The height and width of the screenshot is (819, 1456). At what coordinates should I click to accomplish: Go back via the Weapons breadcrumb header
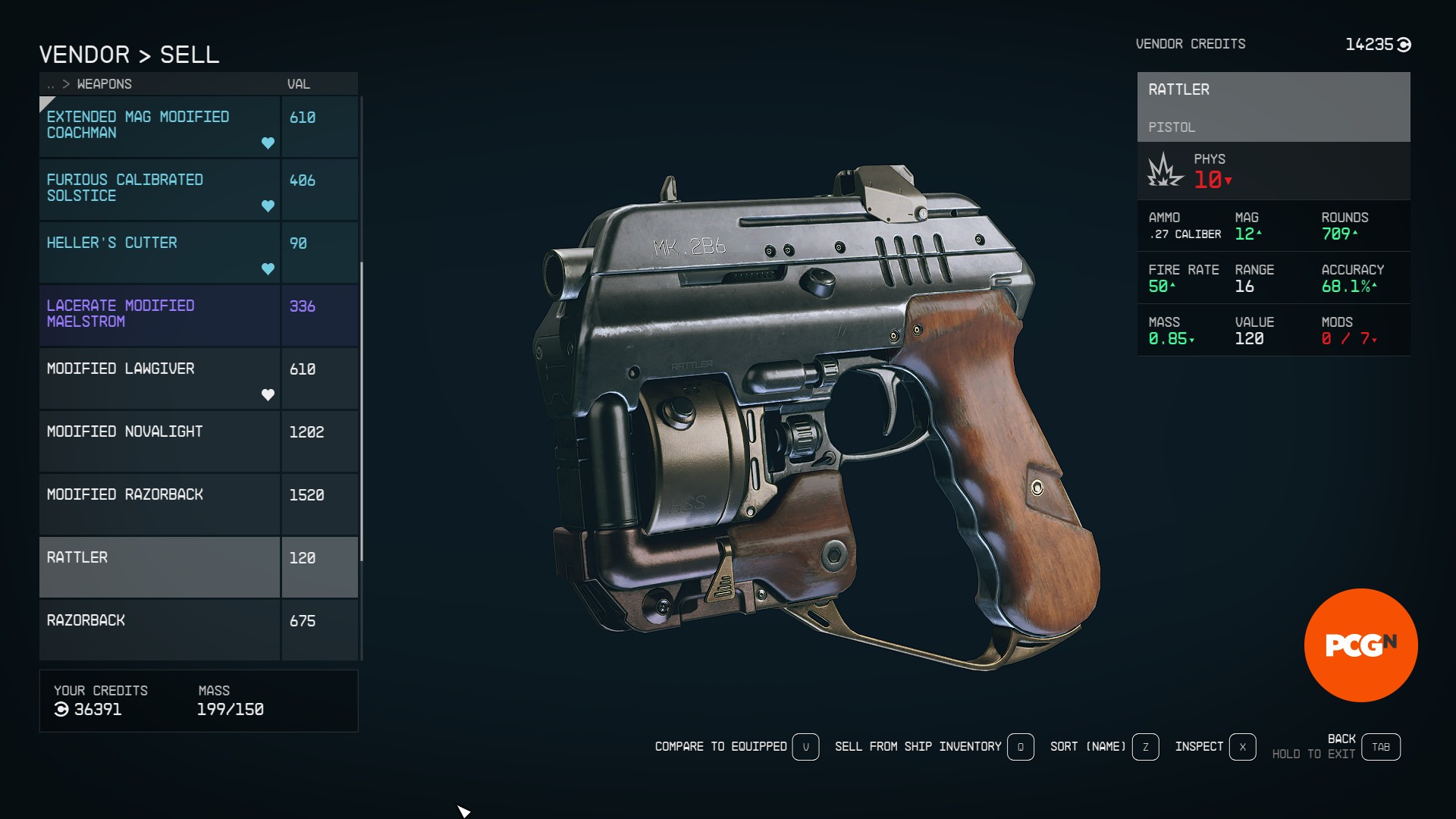[x=104, y=84]
